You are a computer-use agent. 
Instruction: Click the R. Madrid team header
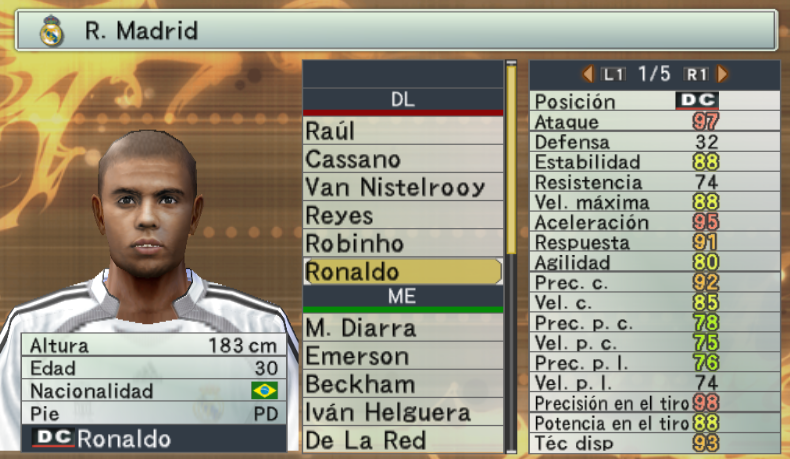tap(395, 30)
